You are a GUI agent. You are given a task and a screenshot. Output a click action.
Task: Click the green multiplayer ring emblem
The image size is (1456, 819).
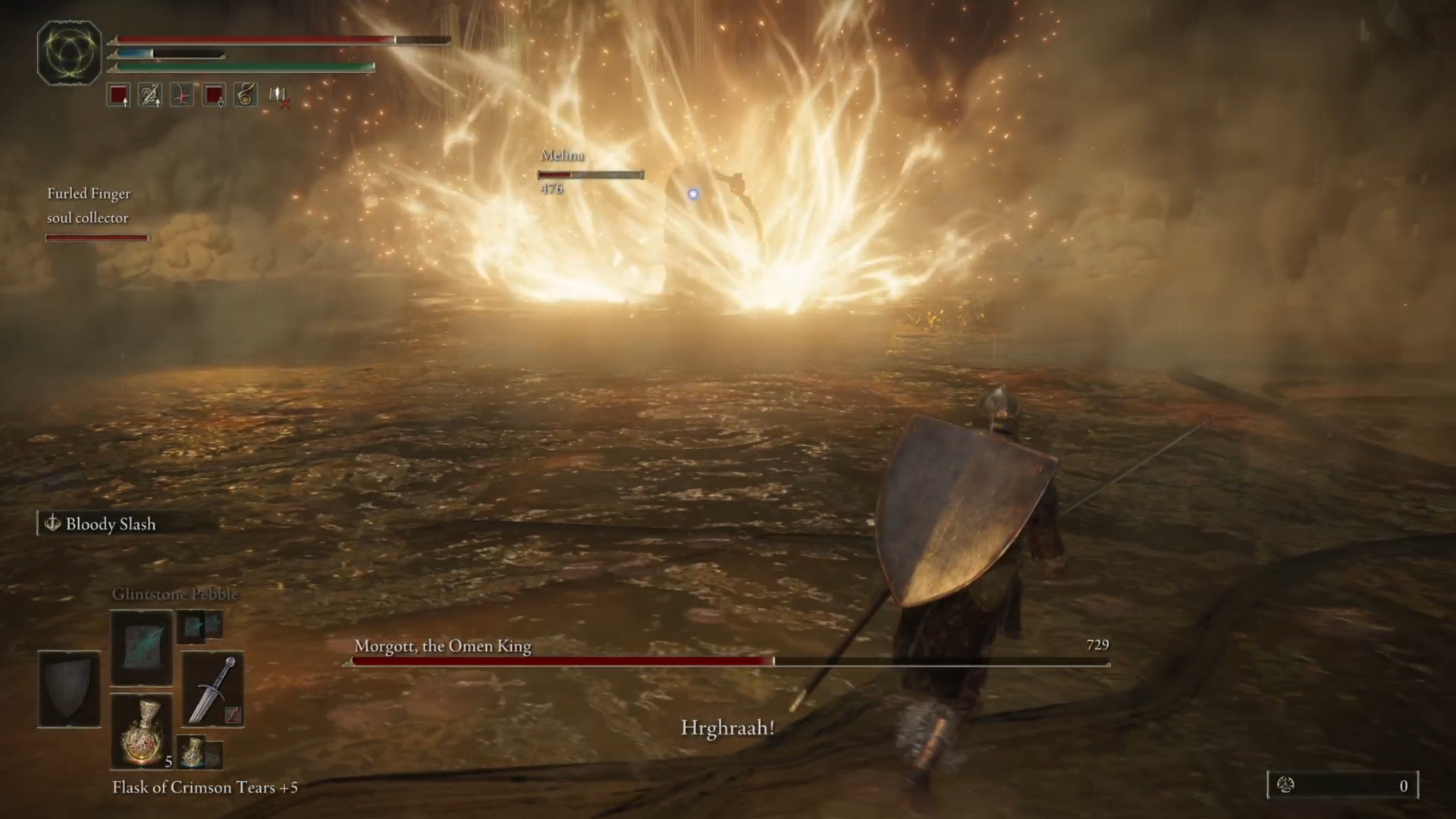tap(69, 52)
